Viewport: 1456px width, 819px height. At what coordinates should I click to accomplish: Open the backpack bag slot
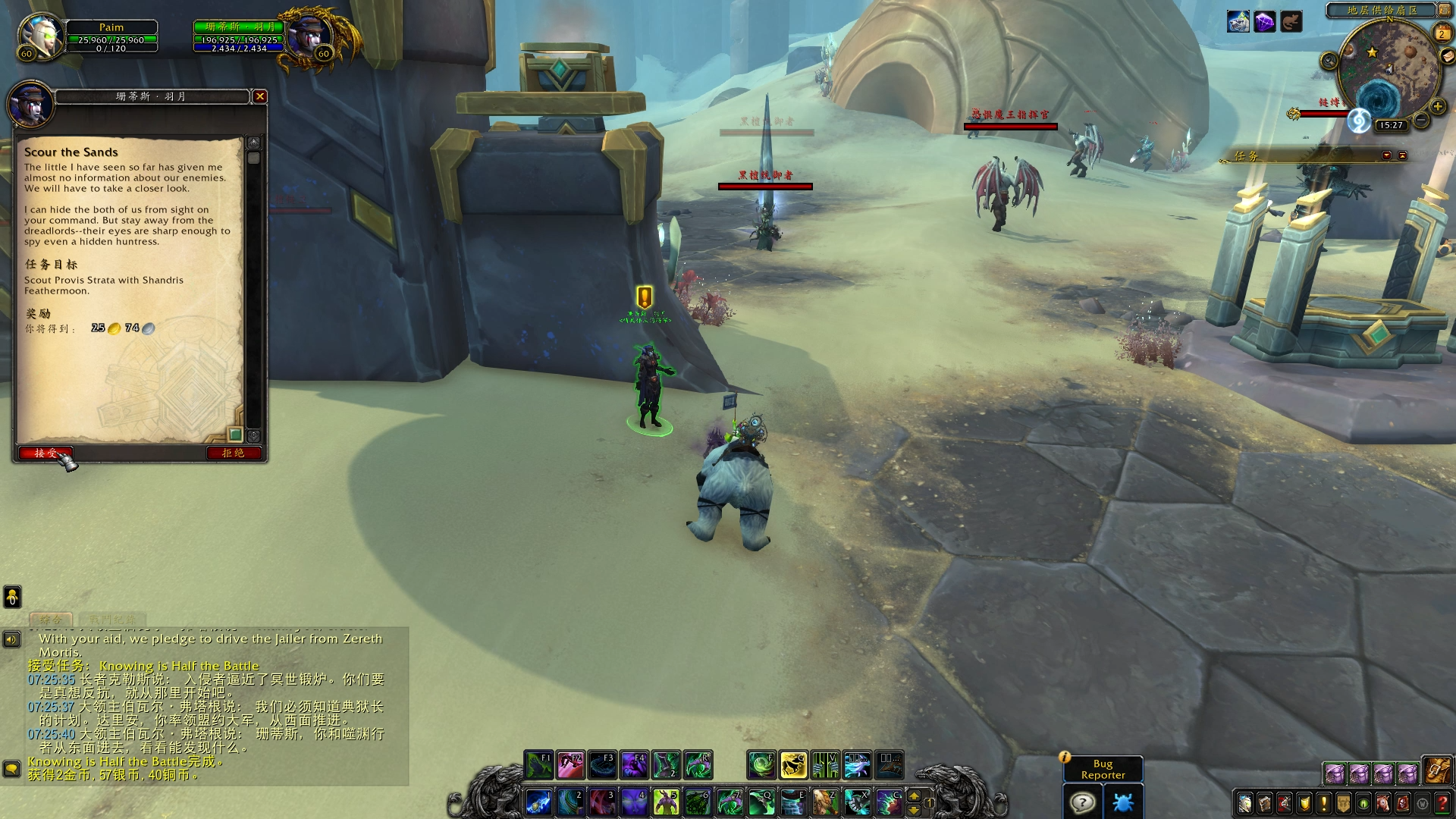[x=1436, y=770]
